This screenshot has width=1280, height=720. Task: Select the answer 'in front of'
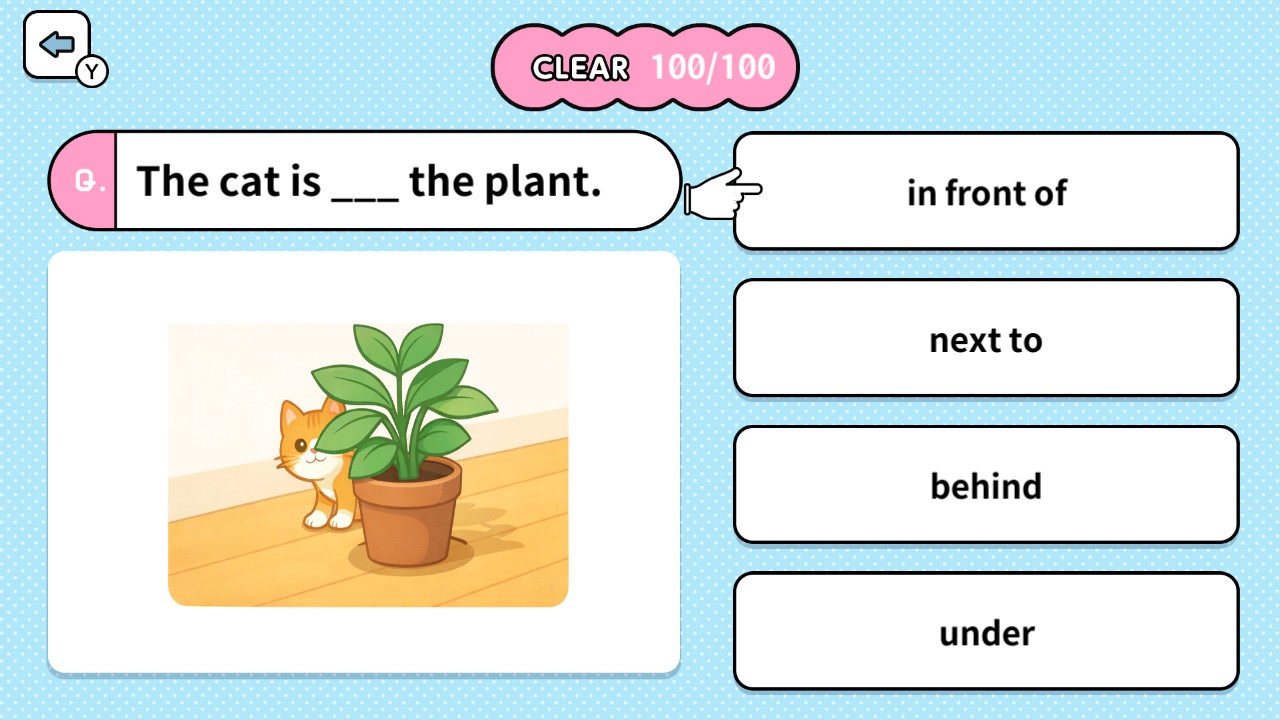985,192
